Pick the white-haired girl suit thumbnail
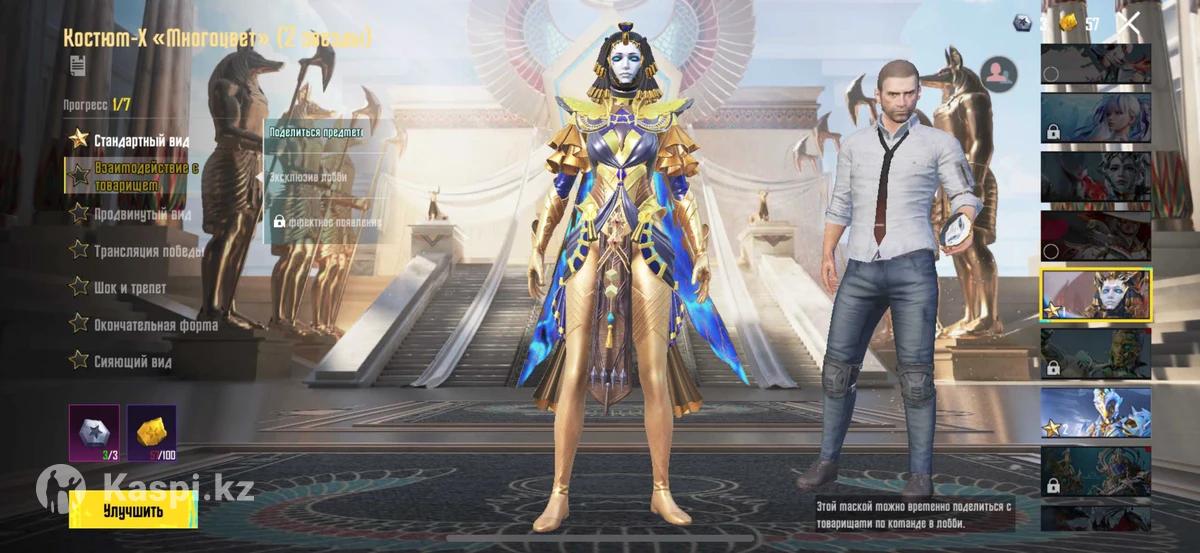This screenshot has height=553, width=1200. click(x=1095, y=118)
